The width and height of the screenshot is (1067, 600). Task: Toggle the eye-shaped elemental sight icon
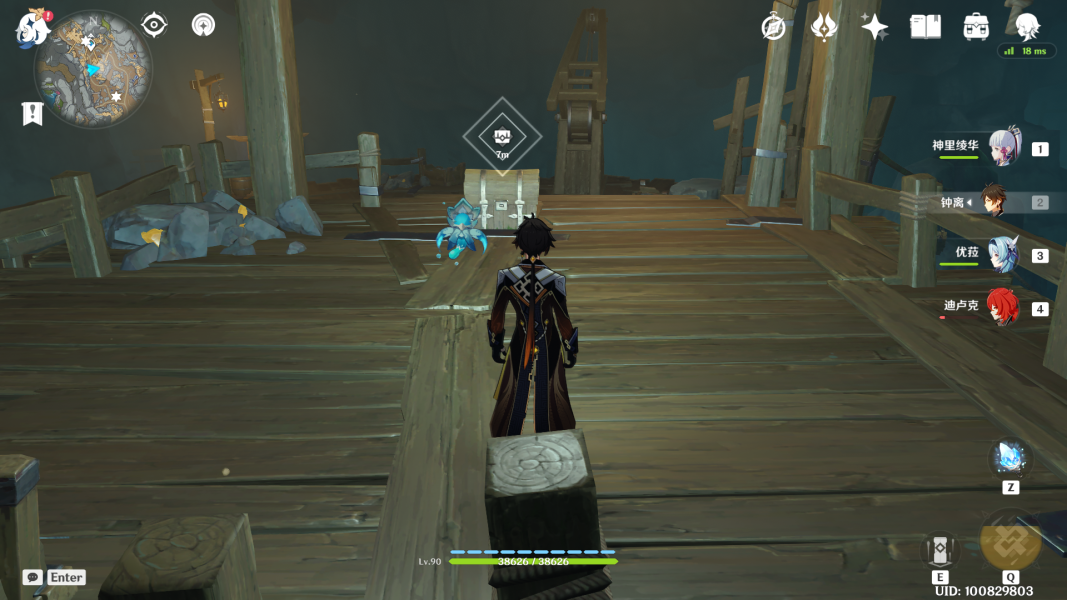[154, 25]
